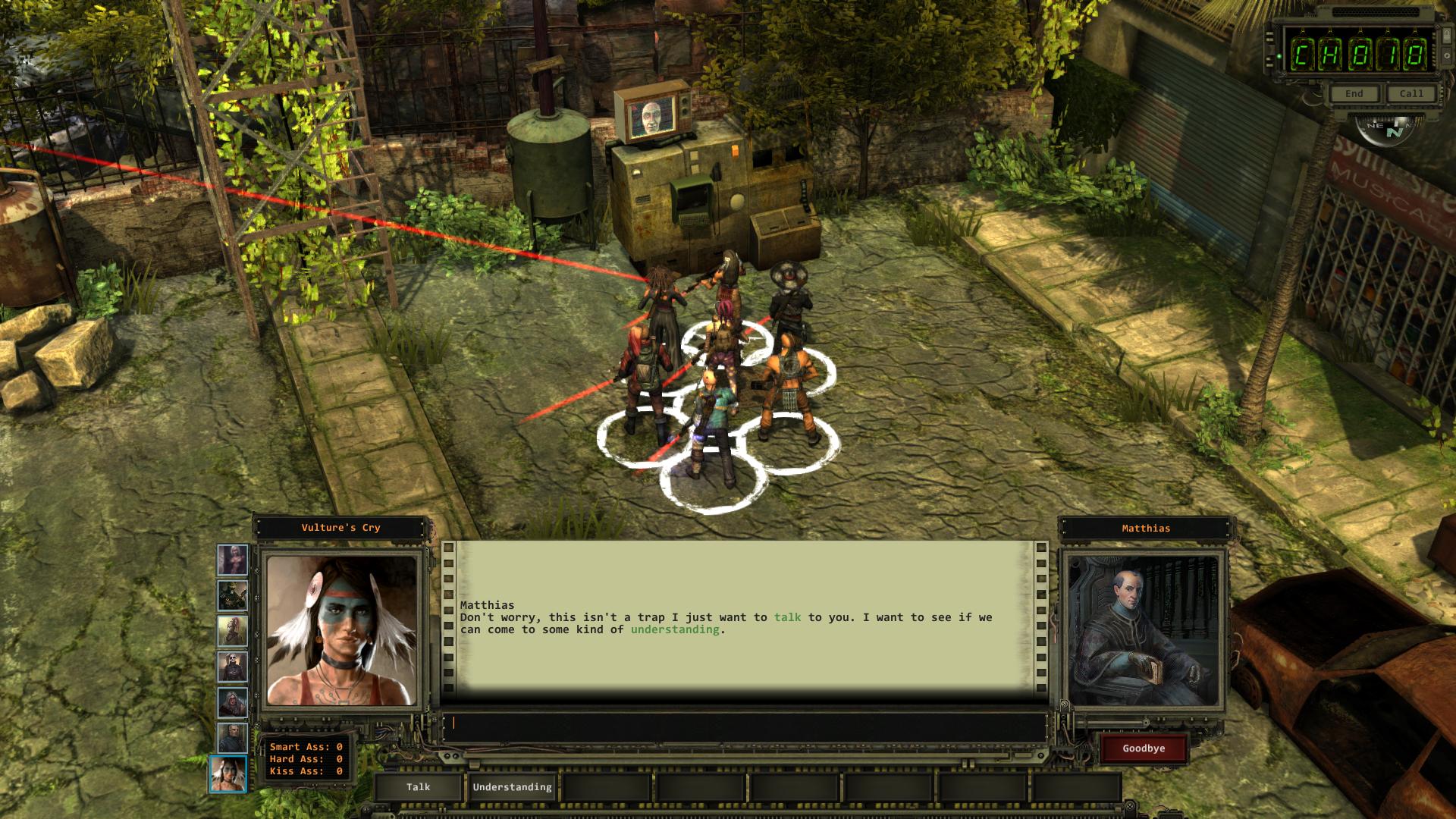The width and height of the screenshot is (1456, 819).
Task: Click the green 'talk' keyword in the dialogue text
Action: [x=787, y=617]
